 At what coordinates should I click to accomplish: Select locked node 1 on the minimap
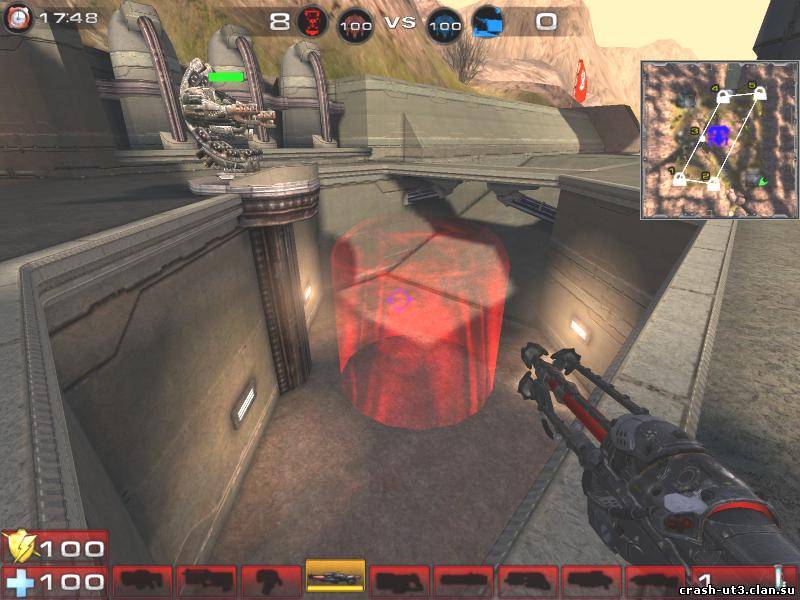tap(679, 180)
